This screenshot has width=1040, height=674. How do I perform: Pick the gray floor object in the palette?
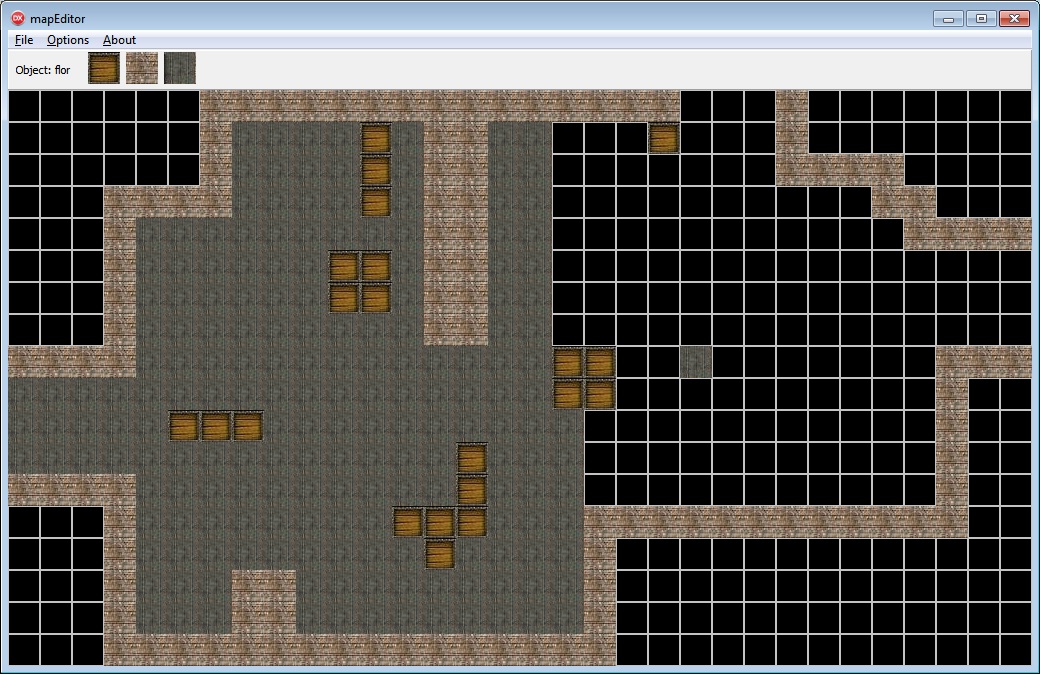(180, 68)
